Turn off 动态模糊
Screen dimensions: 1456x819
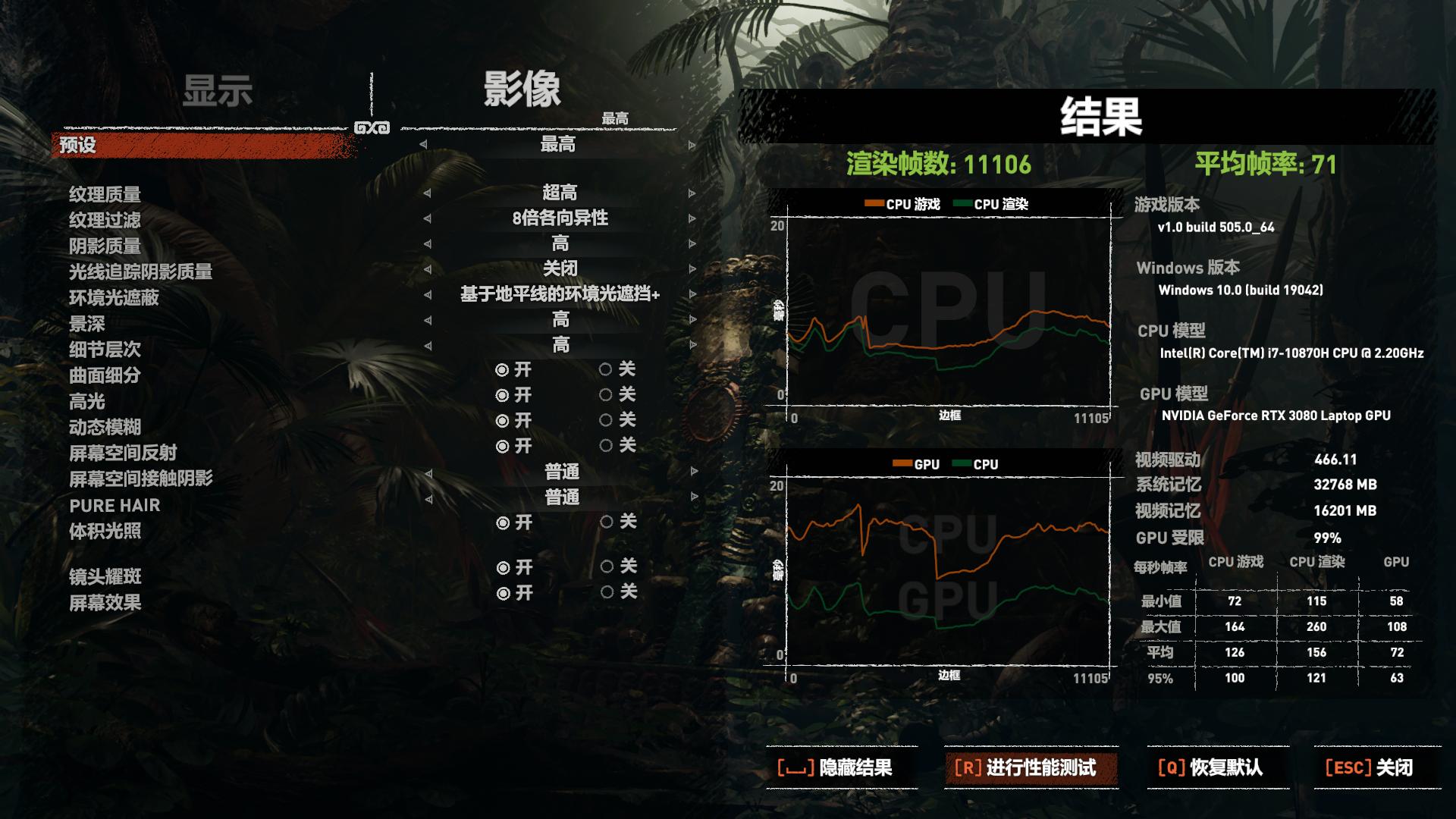pyautogui.click(x=605, y=422)
